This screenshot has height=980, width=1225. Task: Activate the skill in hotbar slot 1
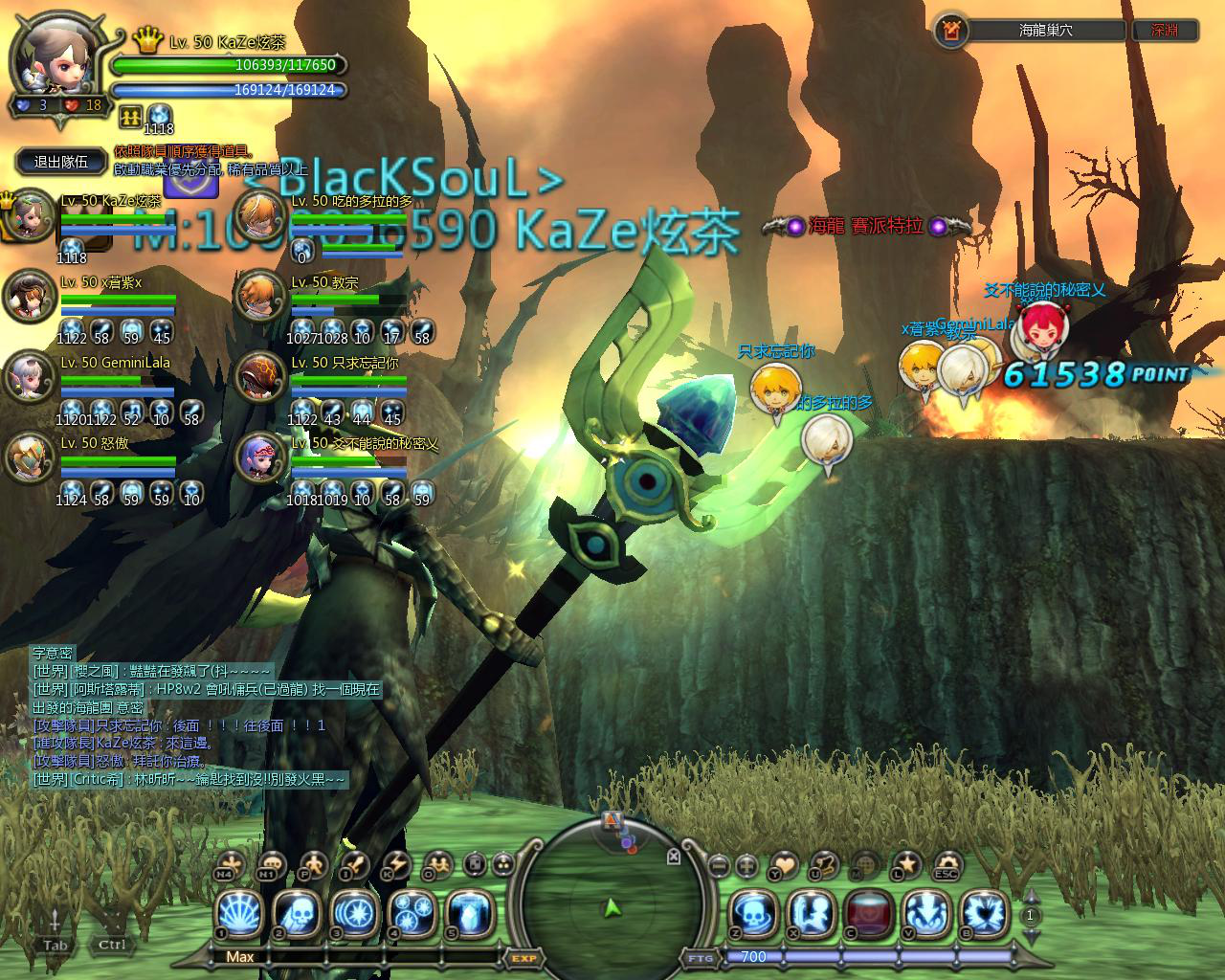(x=239, y=912)
